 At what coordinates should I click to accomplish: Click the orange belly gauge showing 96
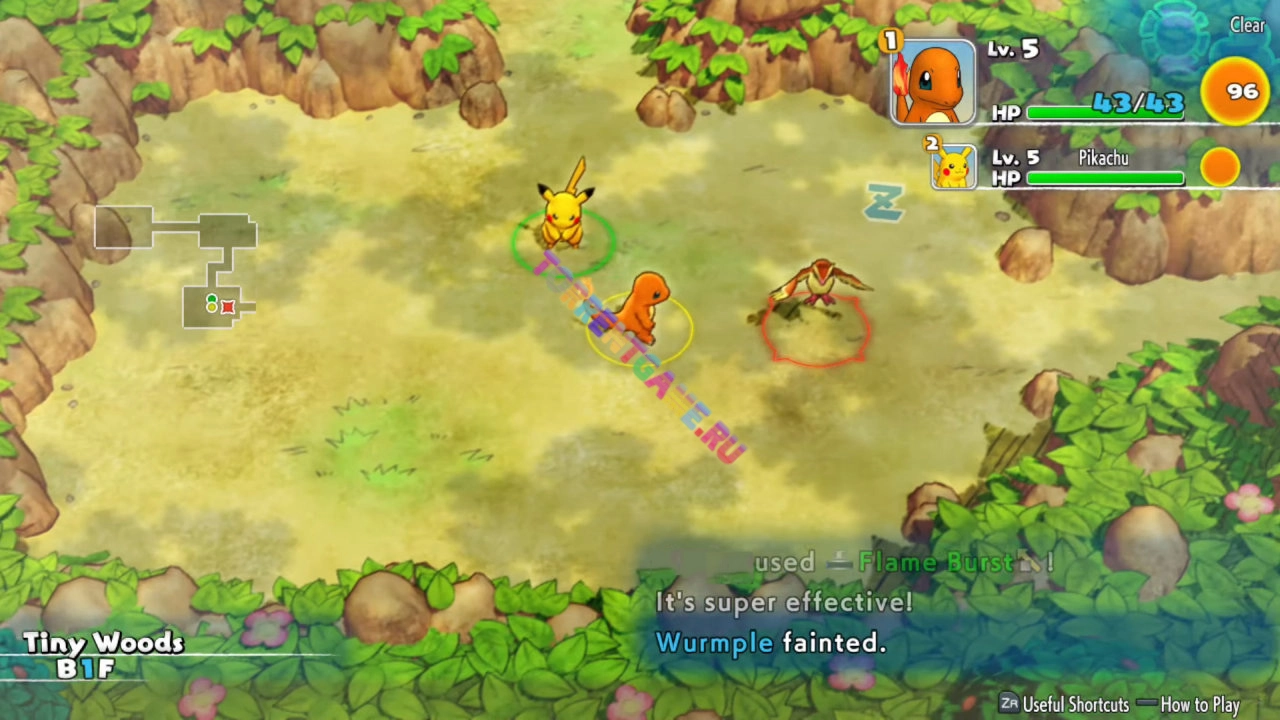[x=1235, y=92]
